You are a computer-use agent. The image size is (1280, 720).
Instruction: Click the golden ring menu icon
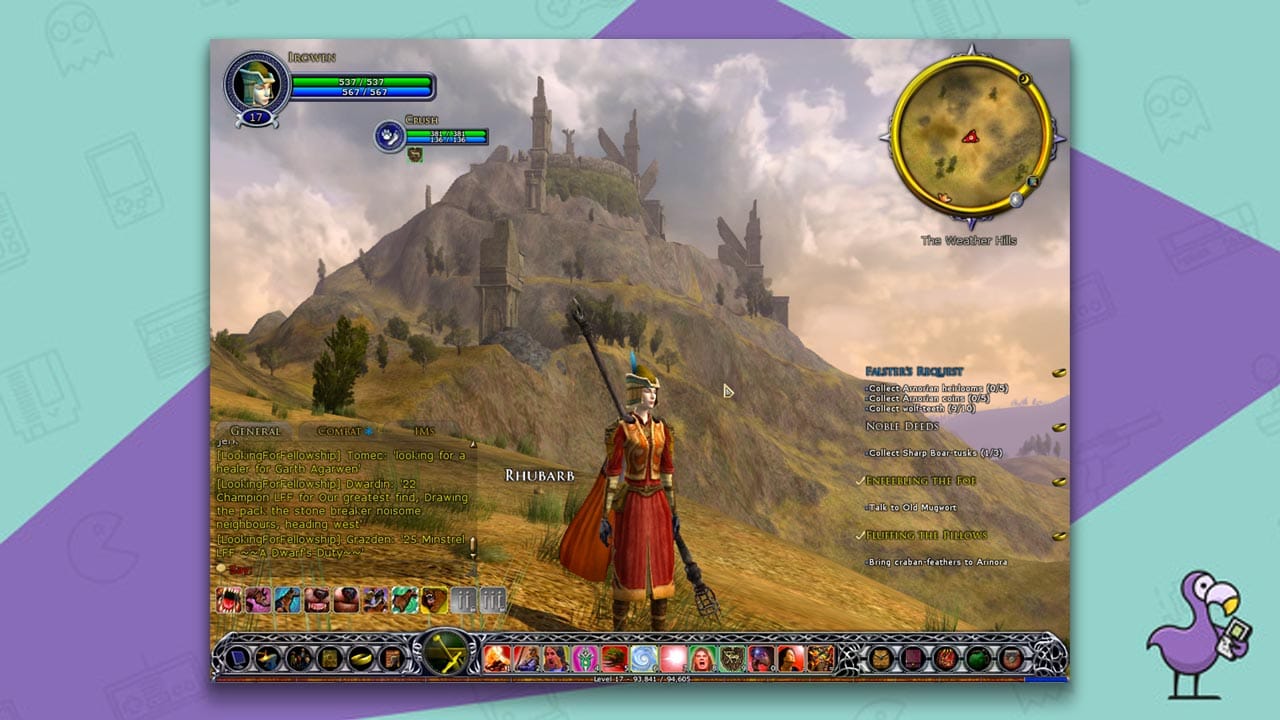click(x=360, y=659)
